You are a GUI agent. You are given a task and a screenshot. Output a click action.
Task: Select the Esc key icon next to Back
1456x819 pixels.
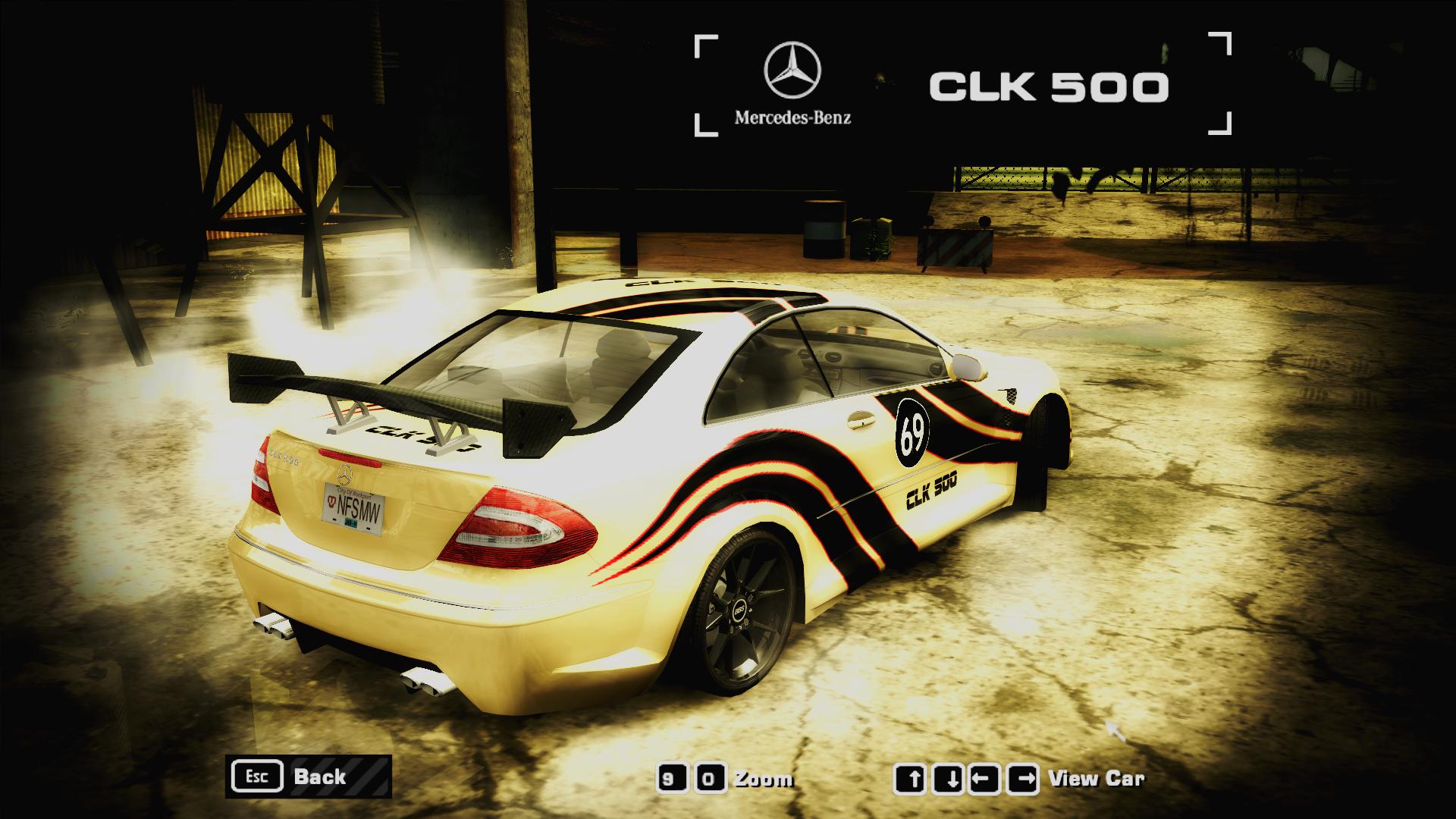(258, 775)
